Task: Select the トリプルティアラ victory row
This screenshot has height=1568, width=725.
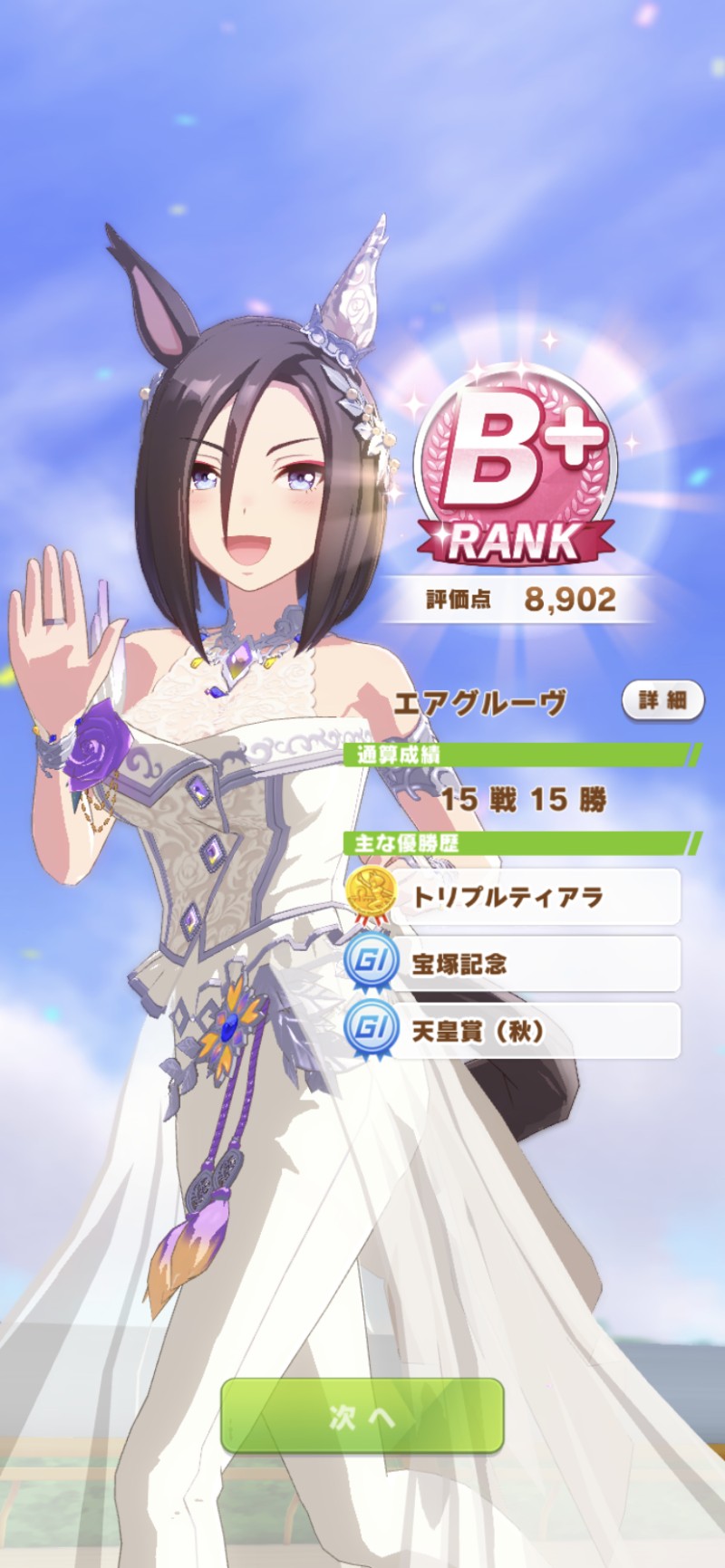Action: pyautogui.click(x=513, y=897)
